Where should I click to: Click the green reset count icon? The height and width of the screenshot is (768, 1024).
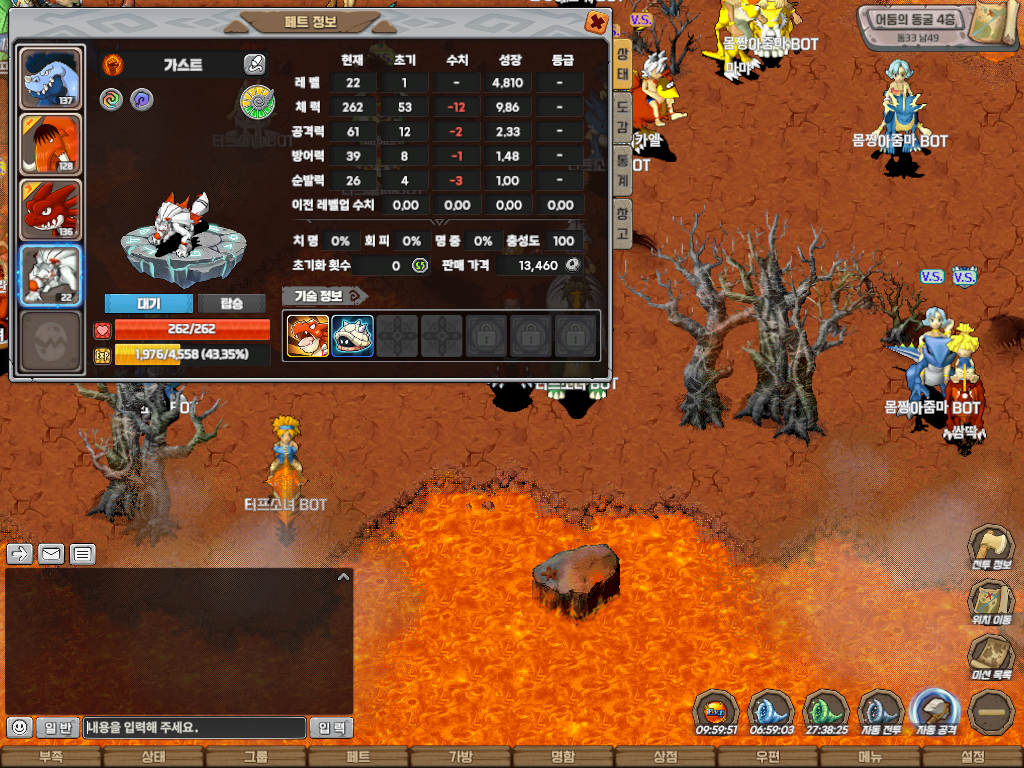coord(420,265)
